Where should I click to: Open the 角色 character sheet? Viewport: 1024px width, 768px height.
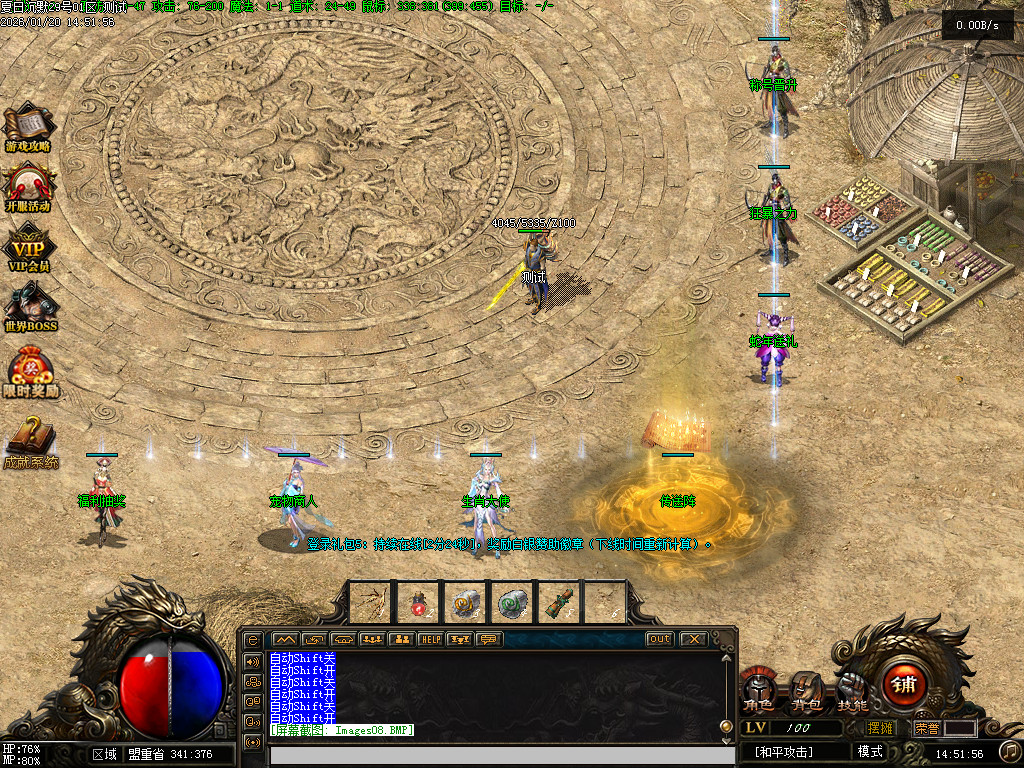click(x=757, y=690)
